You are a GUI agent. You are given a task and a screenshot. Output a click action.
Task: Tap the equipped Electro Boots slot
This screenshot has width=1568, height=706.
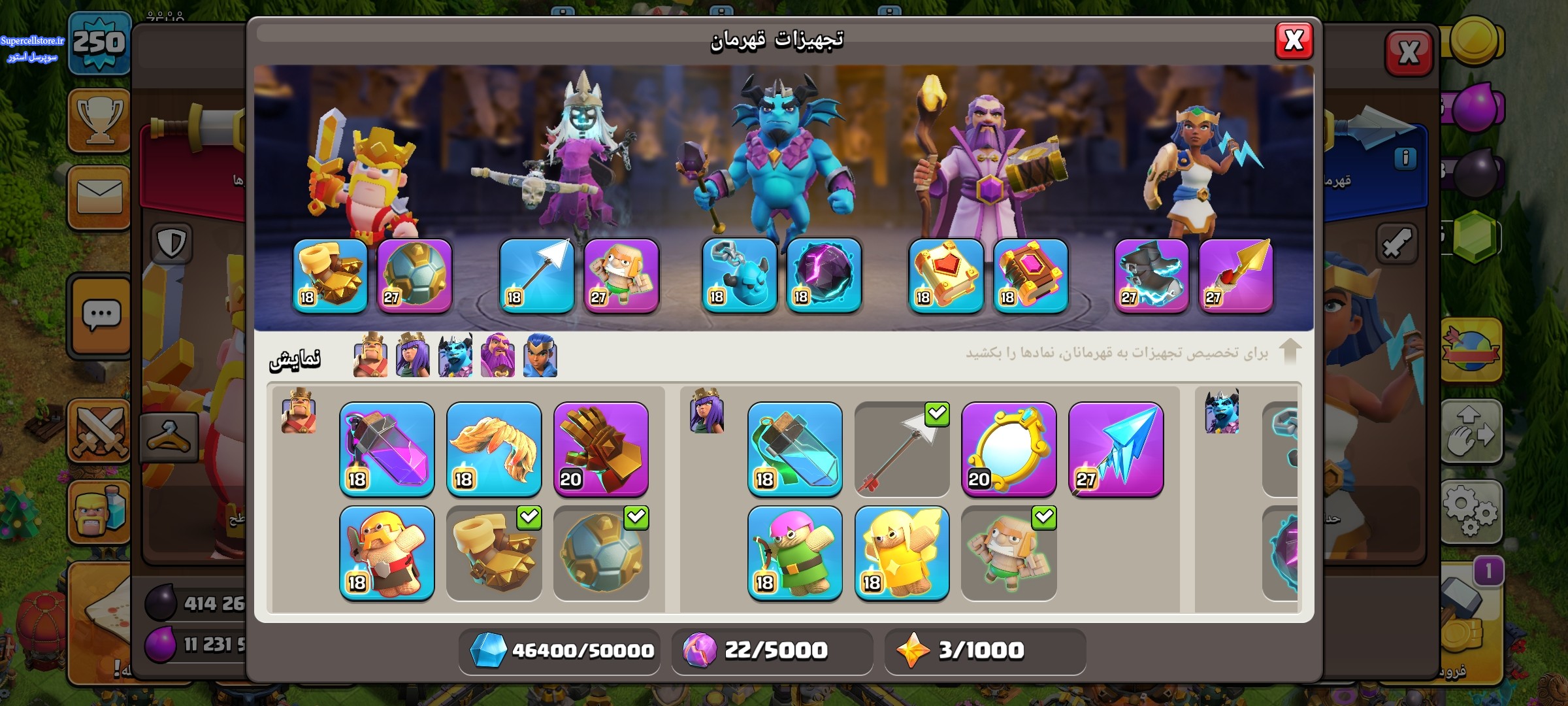[x=1151, y=275]
